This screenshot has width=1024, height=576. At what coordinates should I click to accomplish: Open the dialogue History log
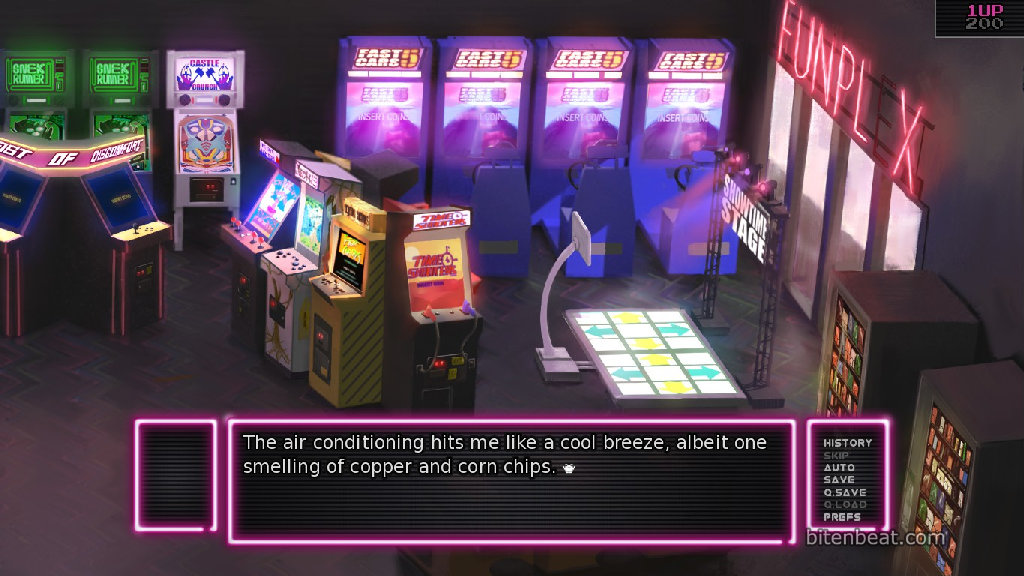847,442
